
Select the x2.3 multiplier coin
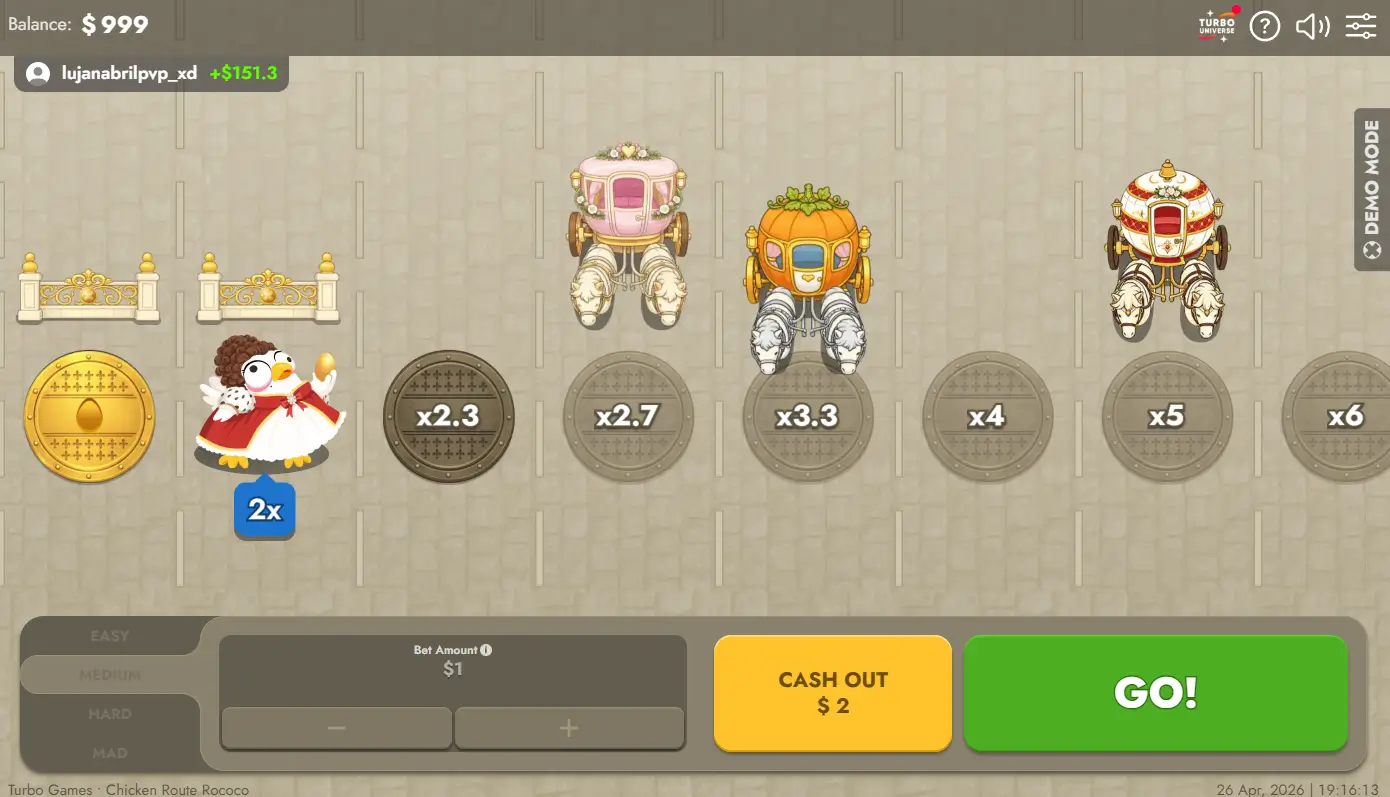(x=448, y=416)
